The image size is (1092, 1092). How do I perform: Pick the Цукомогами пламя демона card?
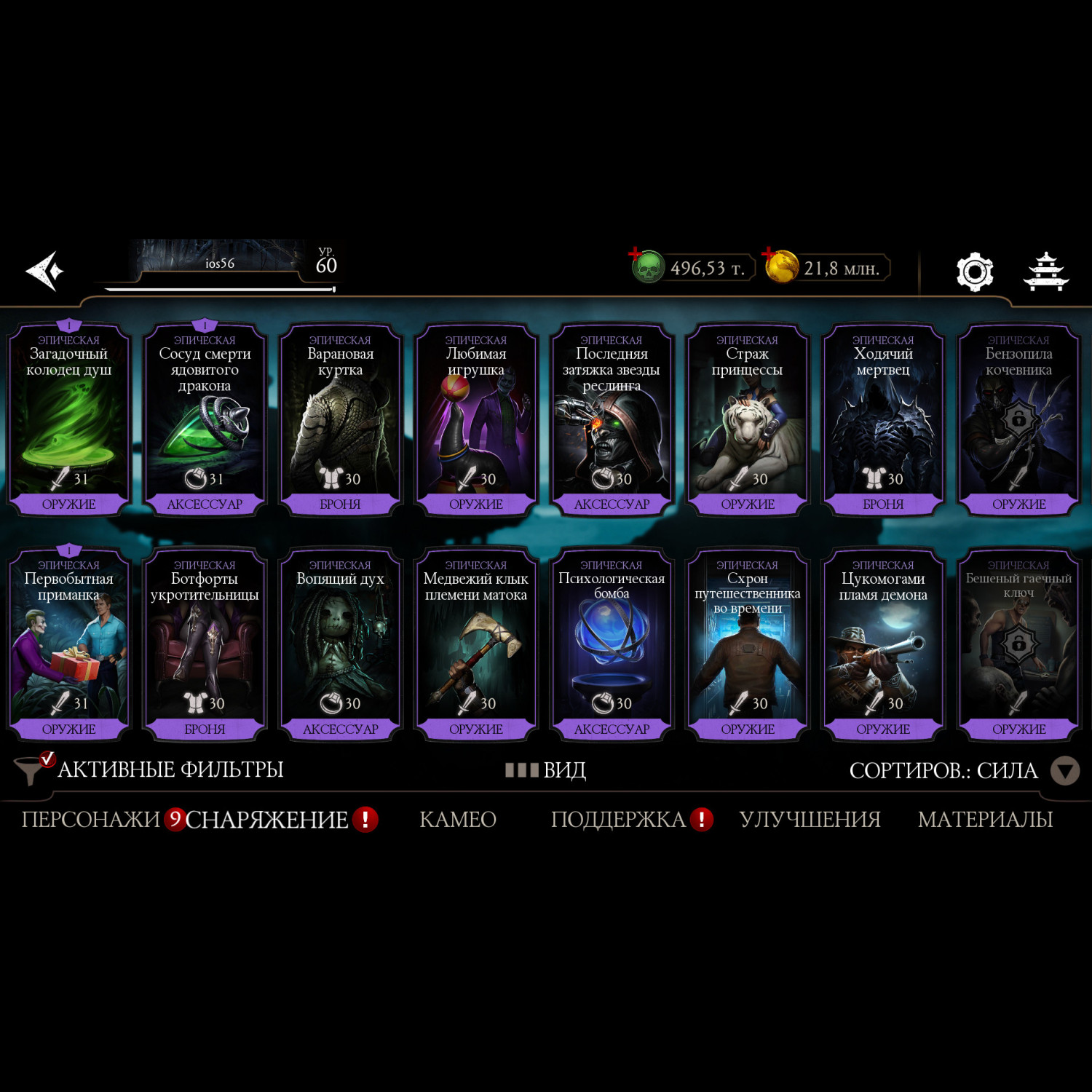pyautogui.click(x=883, y=645)
